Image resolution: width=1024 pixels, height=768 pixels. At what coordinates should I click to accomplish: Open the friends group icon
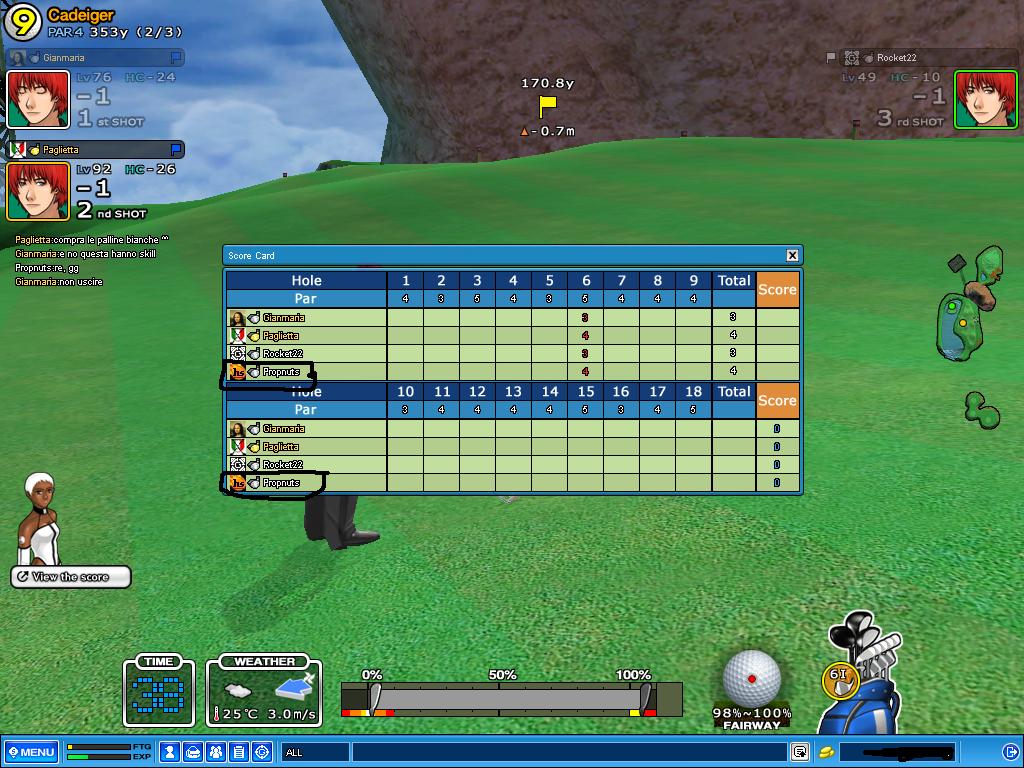pyautogui.click(x=216, y=752)
